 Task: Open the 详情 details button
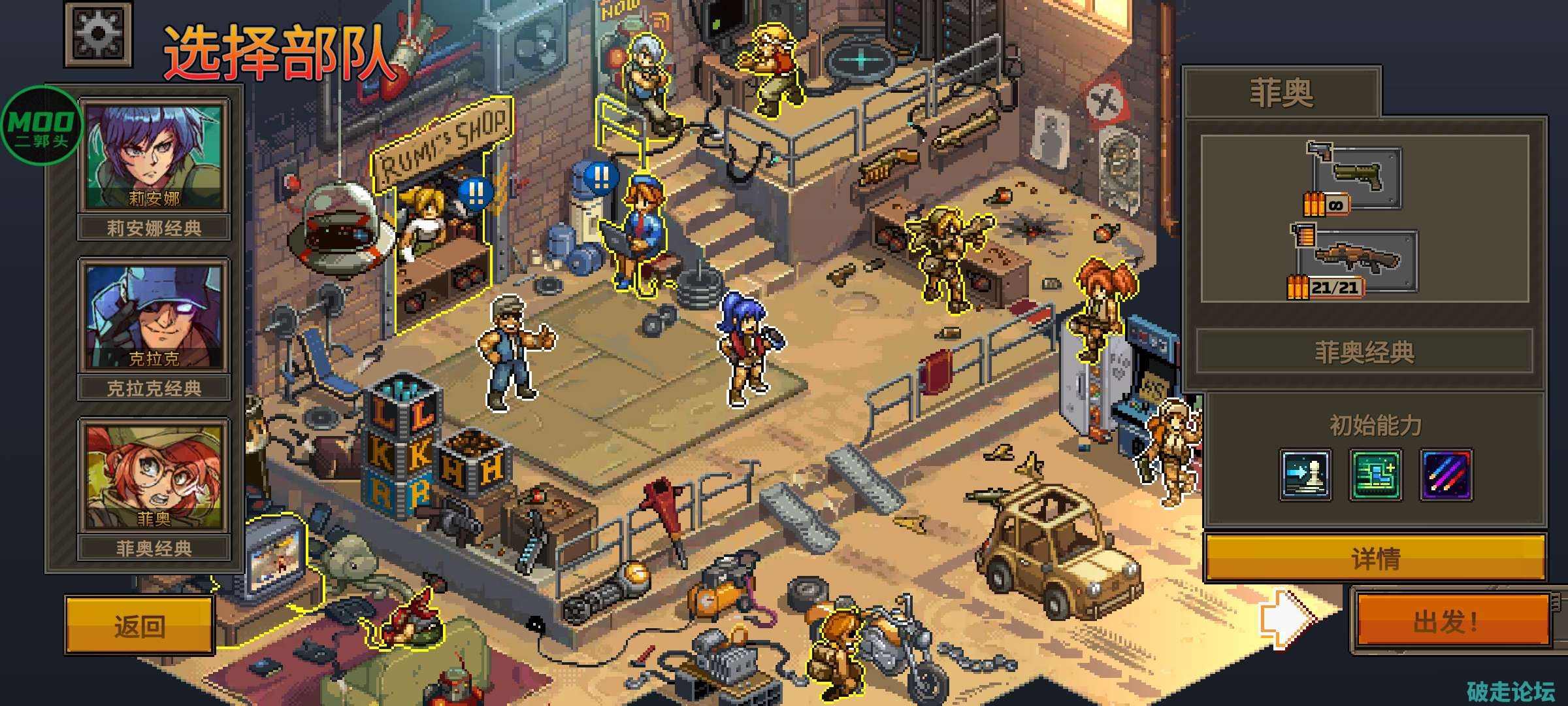coord(1375,558)
